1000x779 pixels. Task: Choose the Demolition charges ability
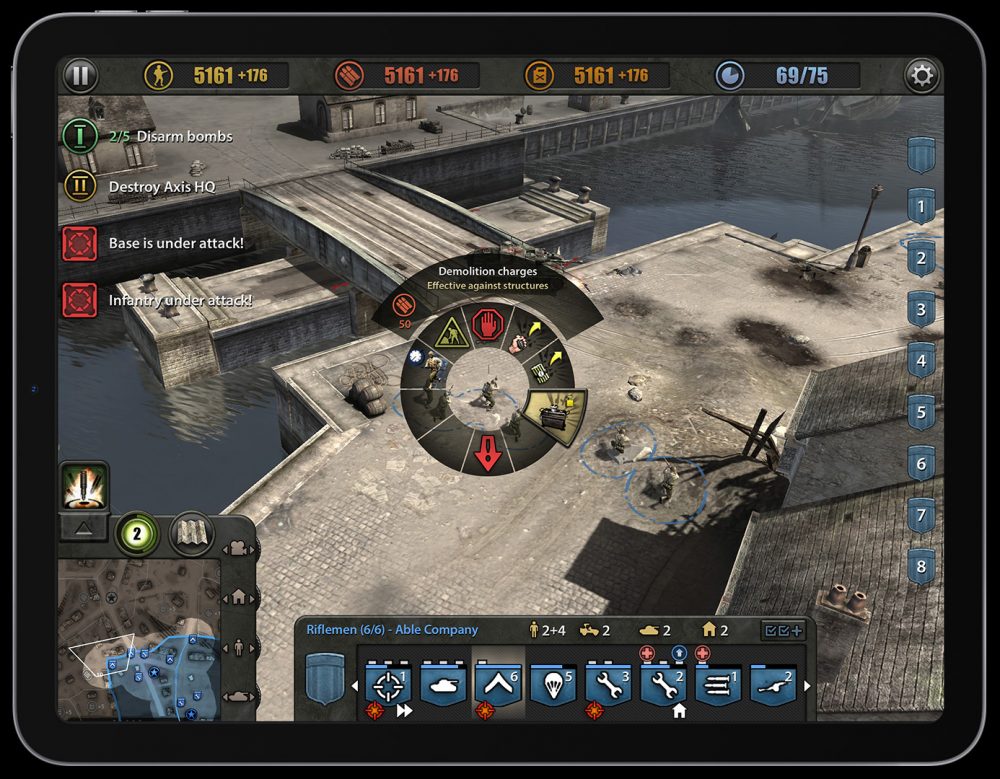[556, 416]
